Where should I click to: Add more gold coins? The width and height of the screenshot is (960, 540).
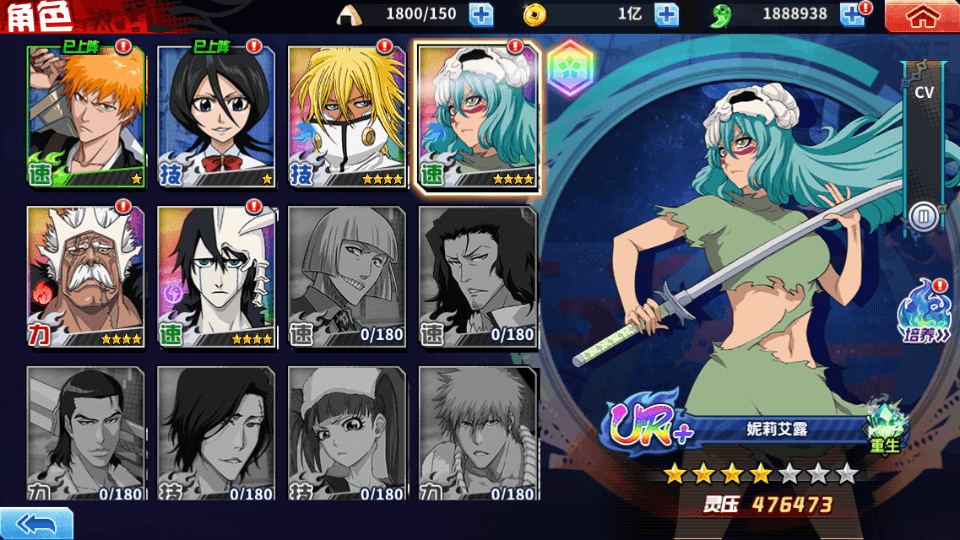[x=666, y=15]
